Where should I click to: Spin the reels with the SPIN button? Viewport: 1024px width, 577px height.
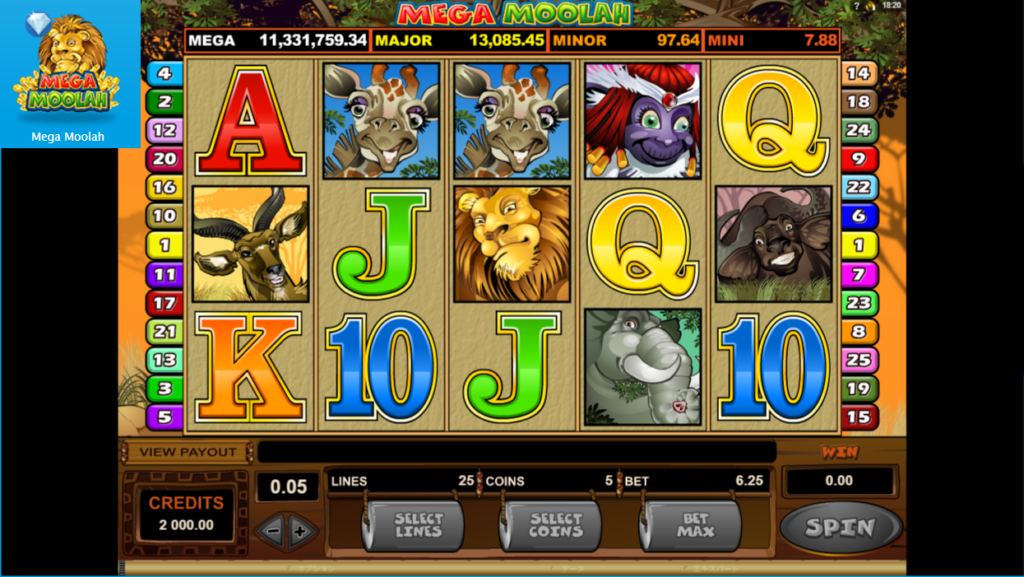(x=840, y=527)
